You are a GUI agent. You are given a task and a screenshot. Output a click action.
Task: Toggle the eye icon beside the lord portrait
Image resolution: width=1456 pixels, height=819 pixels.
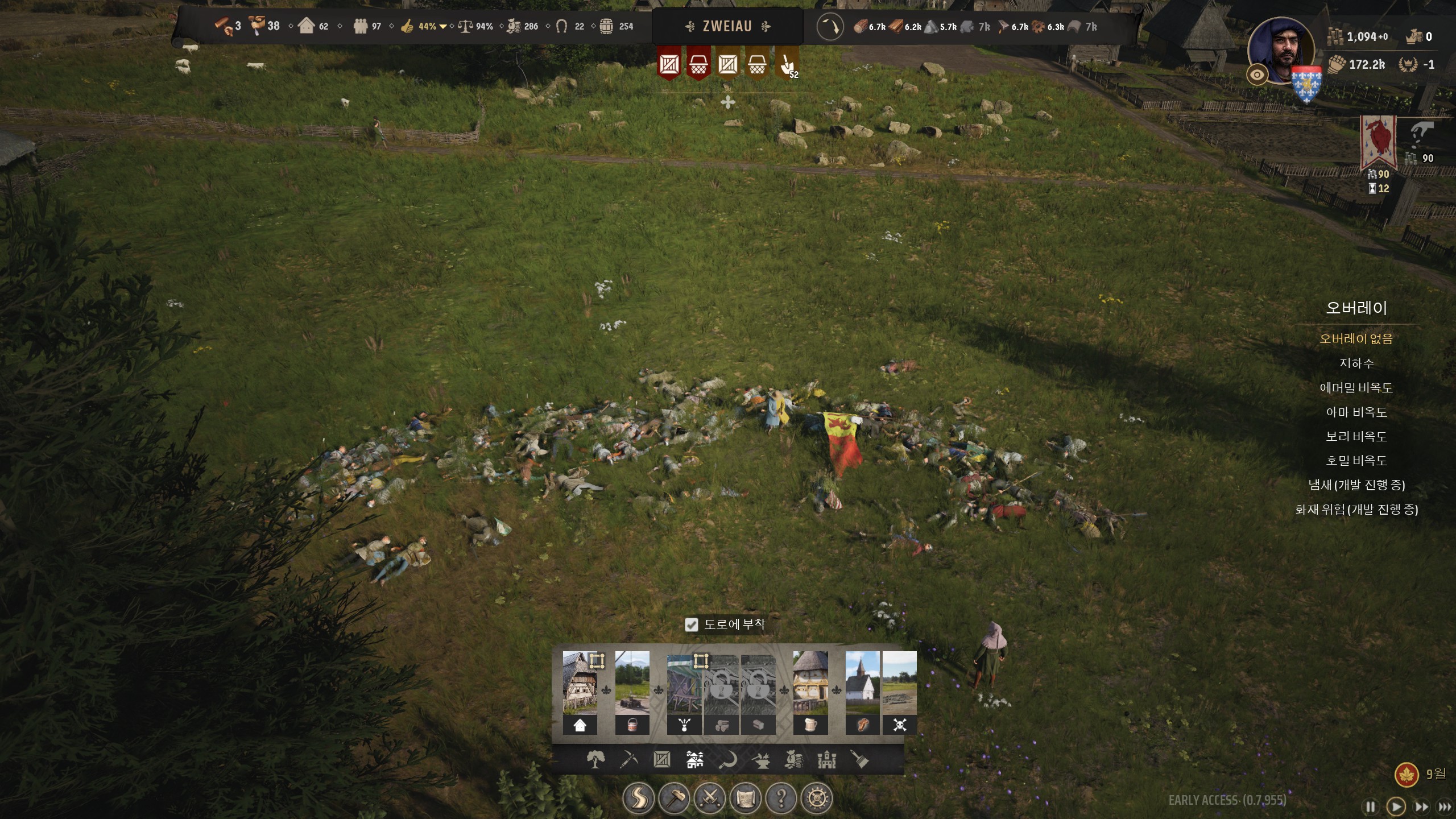1257,75
